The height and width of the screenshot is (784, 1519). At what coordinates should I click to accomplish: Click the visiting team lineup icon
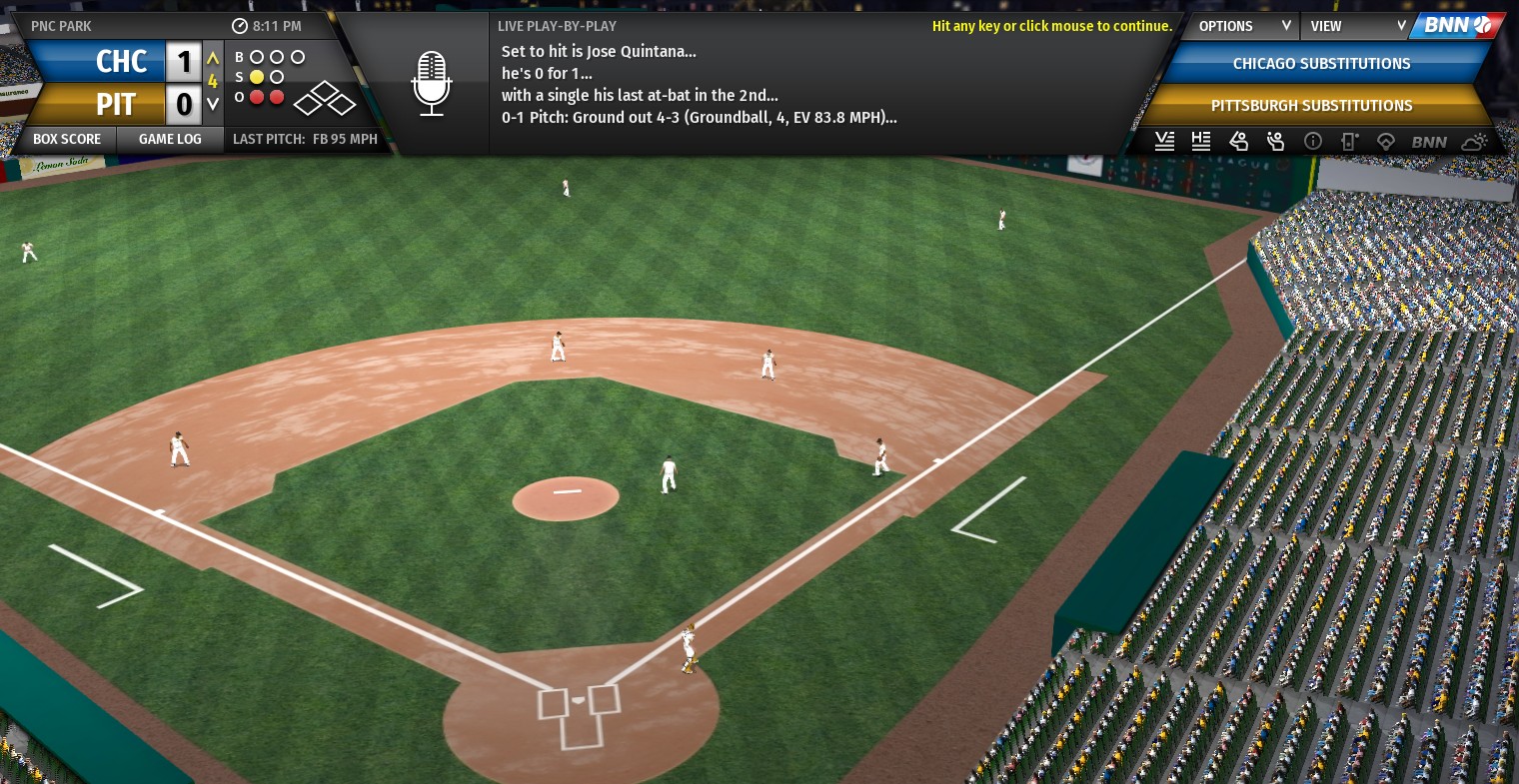click(x=1164, y=141)
